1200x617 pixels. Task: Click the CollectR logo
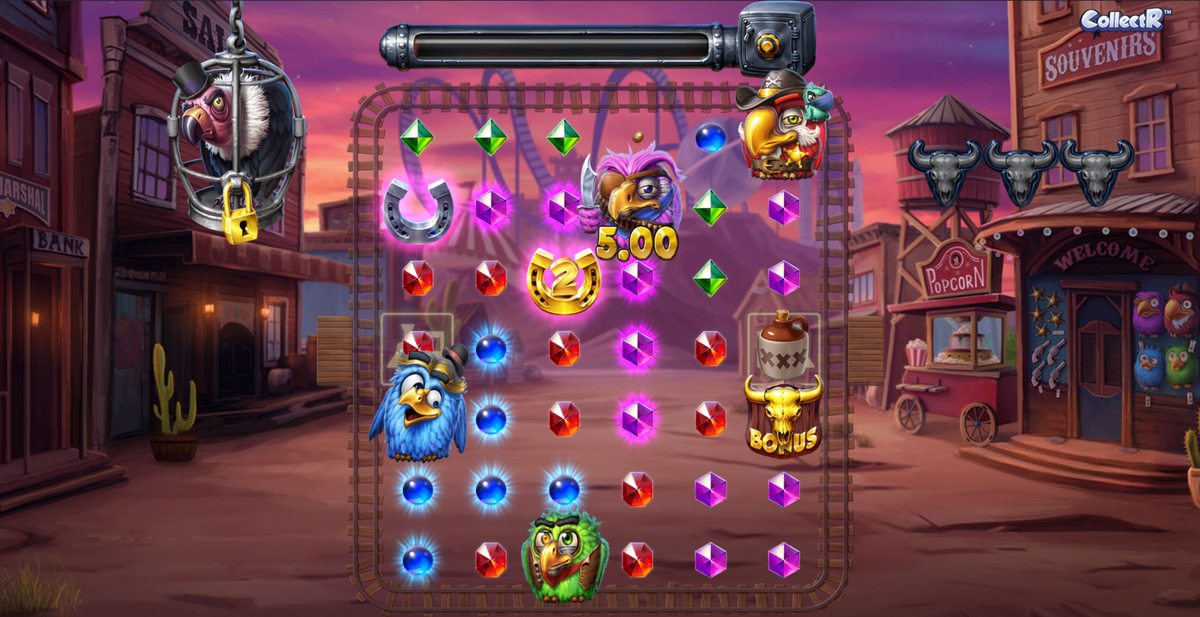(x=1121, y=19)
